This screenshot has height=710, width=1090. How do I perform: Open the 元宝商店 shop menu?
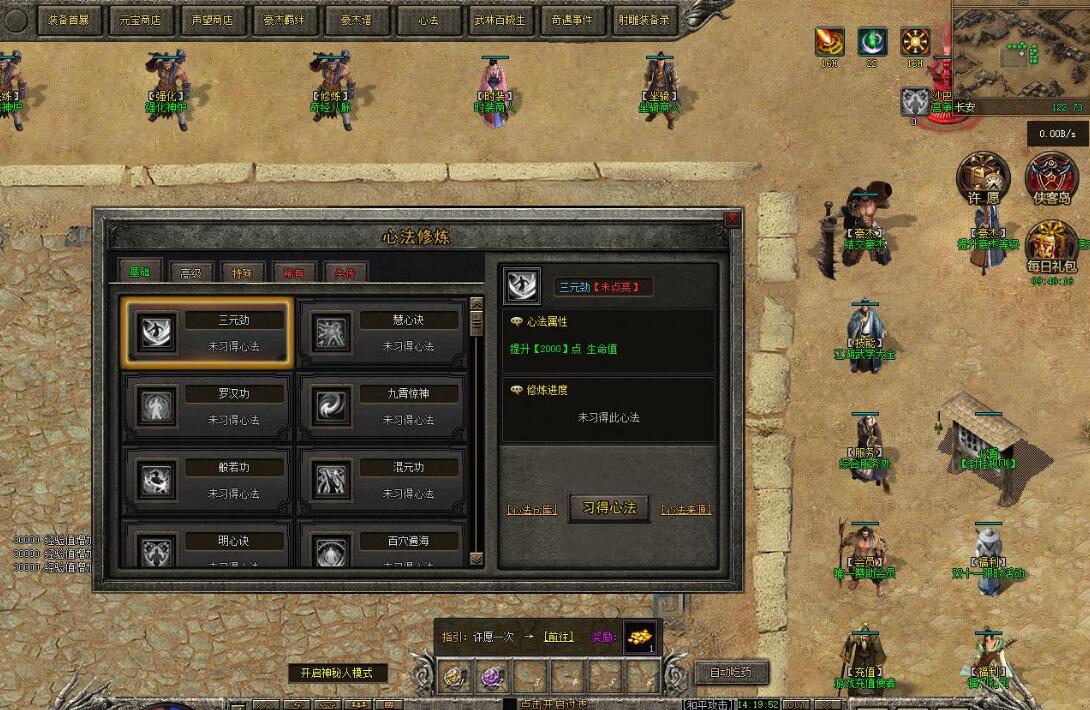140,19
